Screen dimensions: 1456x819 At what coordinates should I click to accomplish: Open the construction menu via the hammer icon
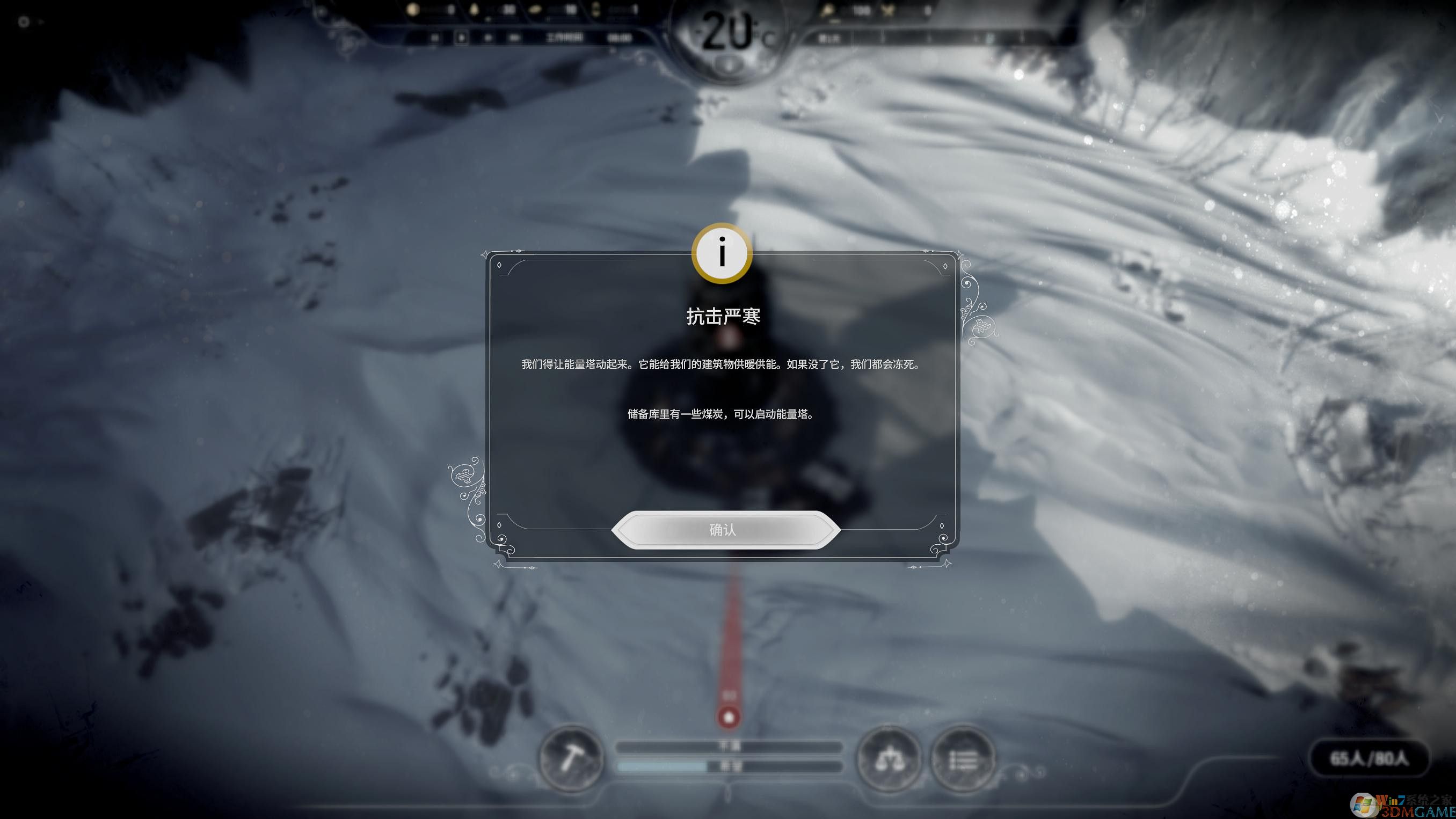tap(572, 759)
